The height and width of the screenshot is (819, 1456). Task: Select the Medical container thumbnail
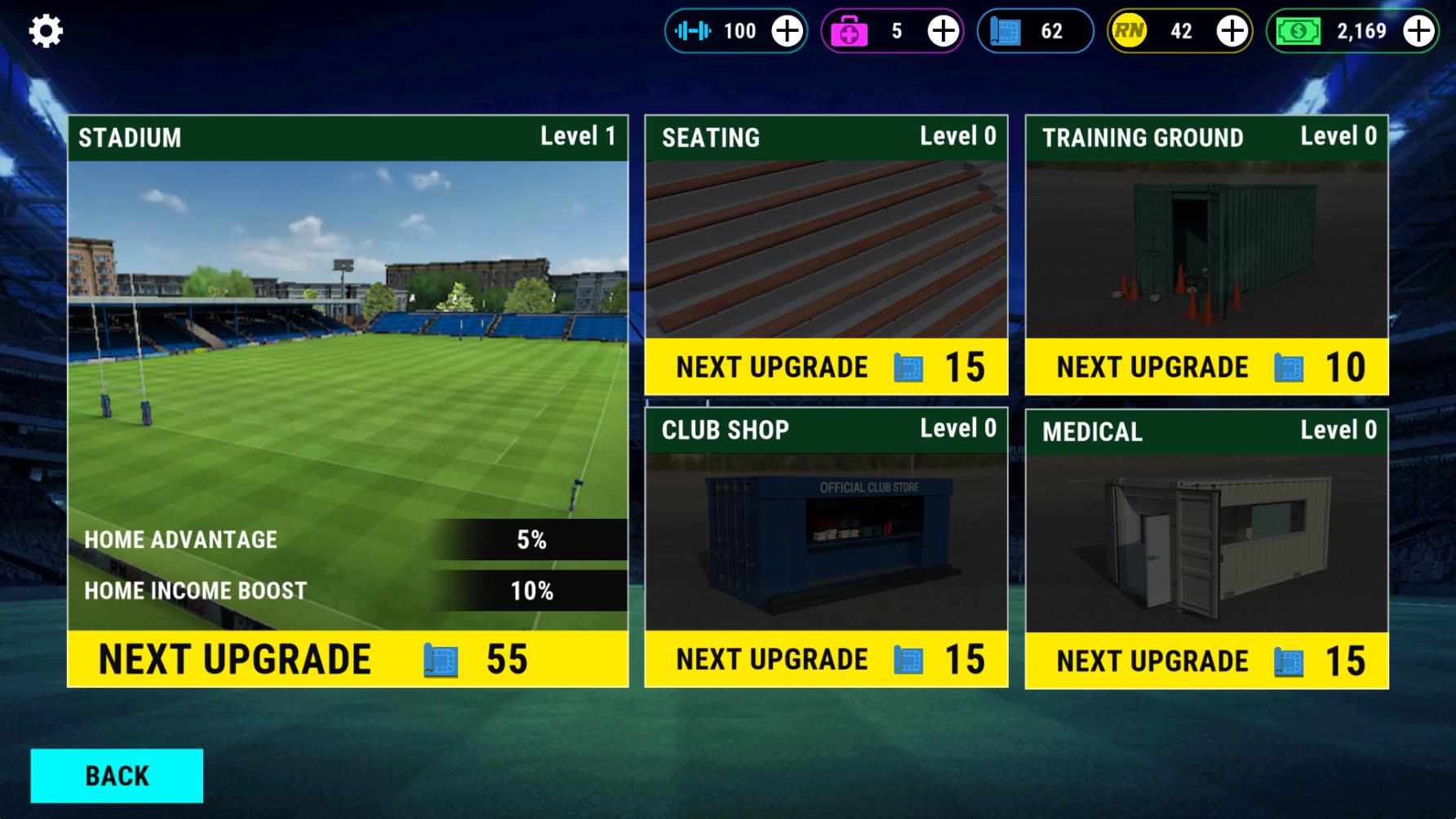pos(1206,543)
